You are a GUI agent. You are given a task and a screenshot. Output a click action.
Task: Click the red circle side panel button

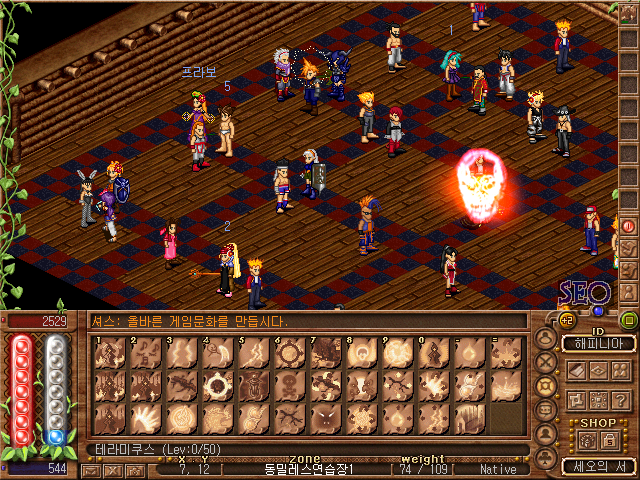click(629, 226)
